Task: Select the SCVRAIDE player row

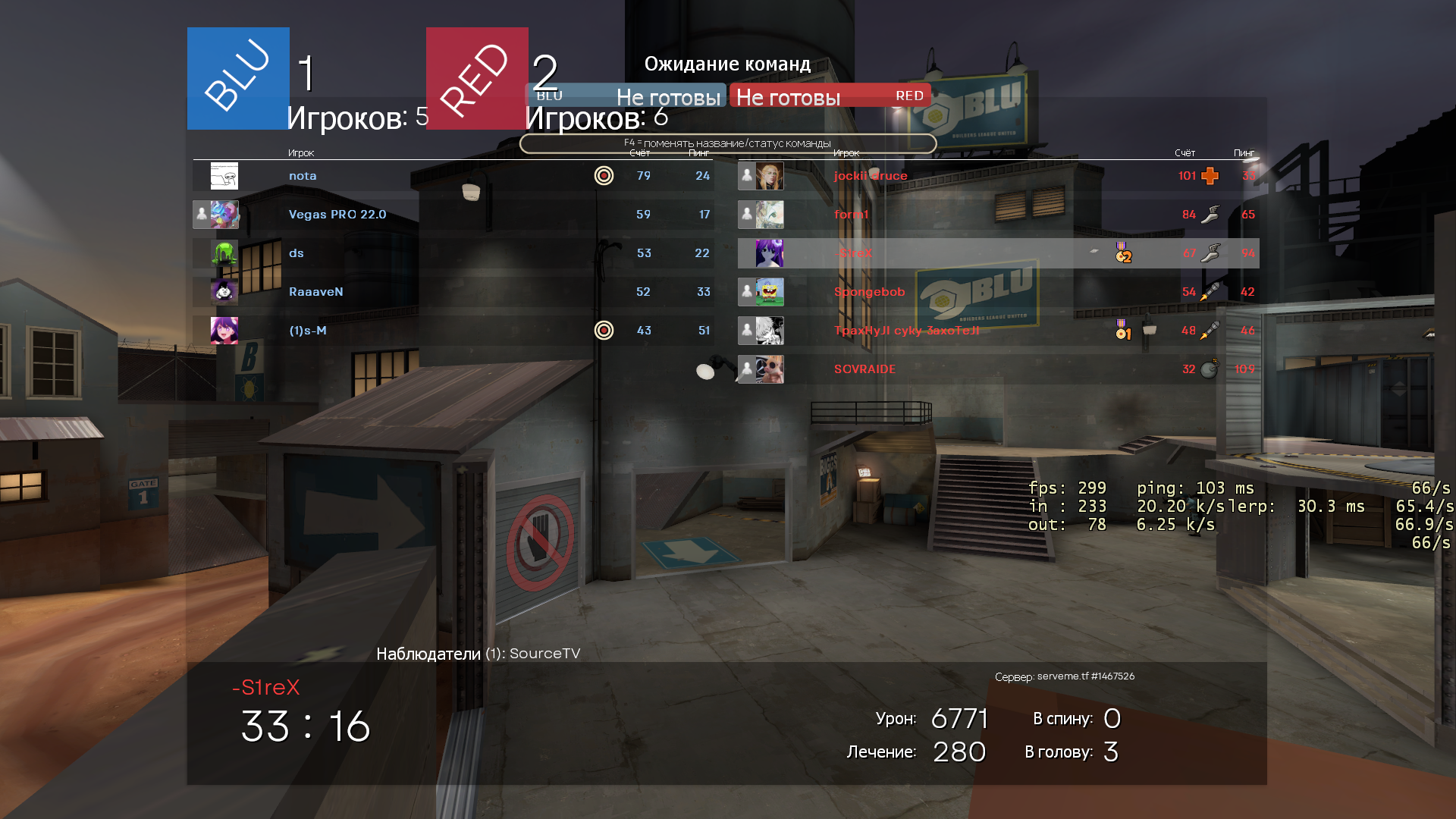Action: (864, 369)
